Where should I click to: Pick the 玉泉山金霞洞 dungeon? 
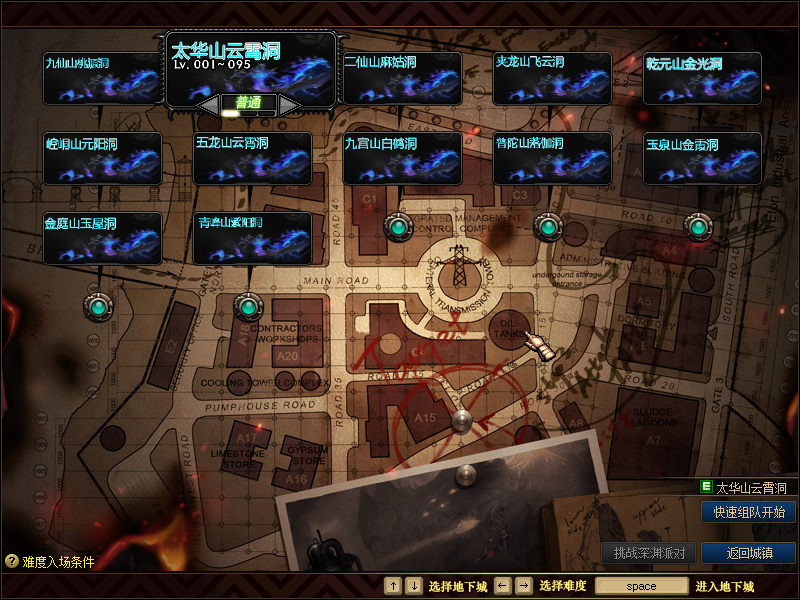click(702, 158)
